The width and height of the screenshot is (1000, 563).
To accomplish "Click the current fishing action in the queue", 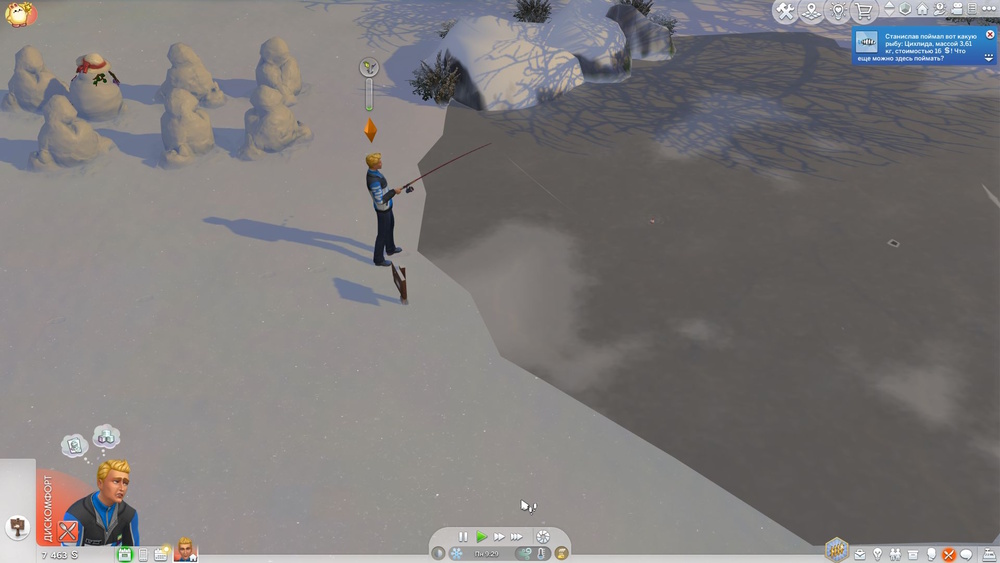I will pyautogui.click(x=369, y=68).
